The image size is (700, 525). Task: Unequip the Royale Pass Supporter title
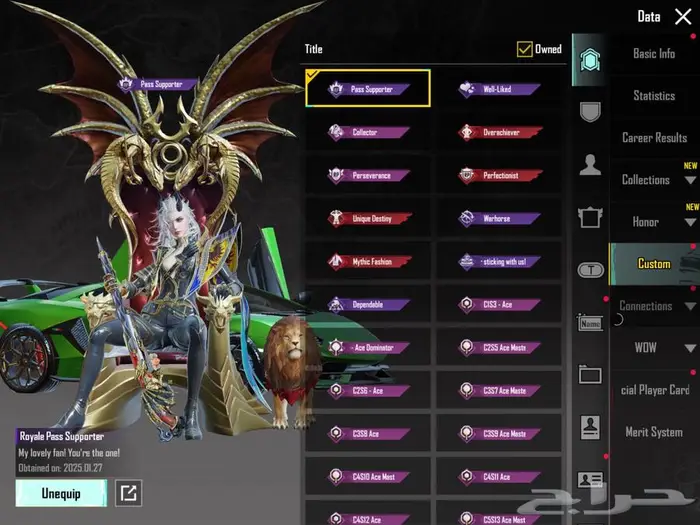[61, 492]
